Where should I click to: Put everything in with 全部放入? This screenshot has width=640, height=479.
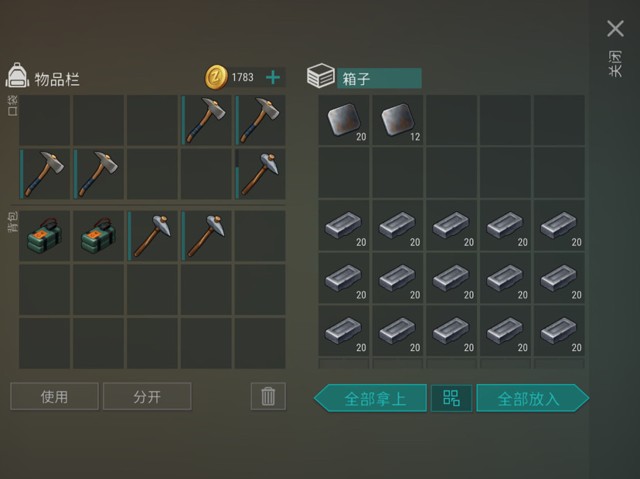click(x=531, y=398)
